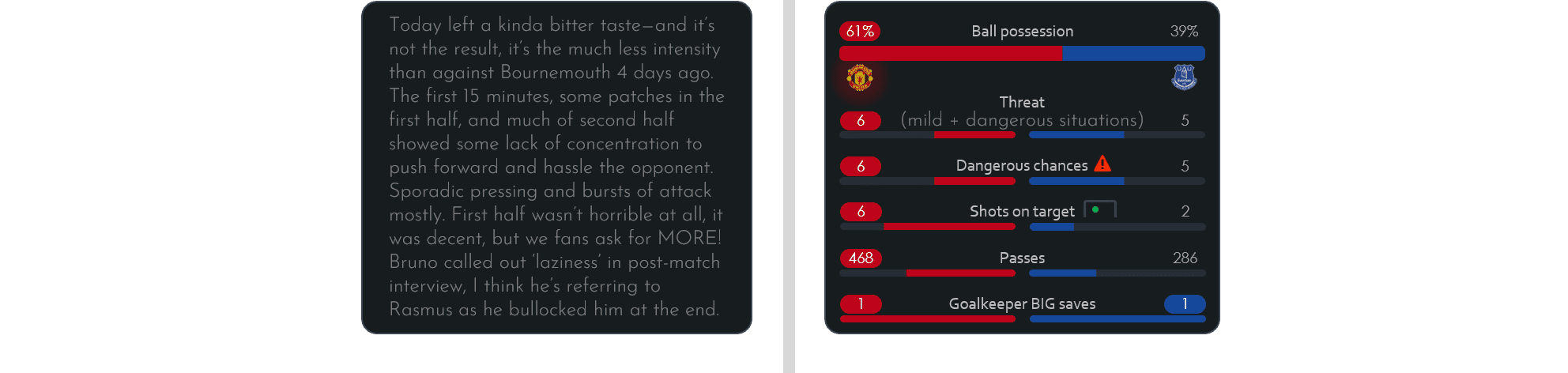The width and height of the screenshot is (1568, 373).
Task: Select the Manchester United crest
Action: point(859,78)
